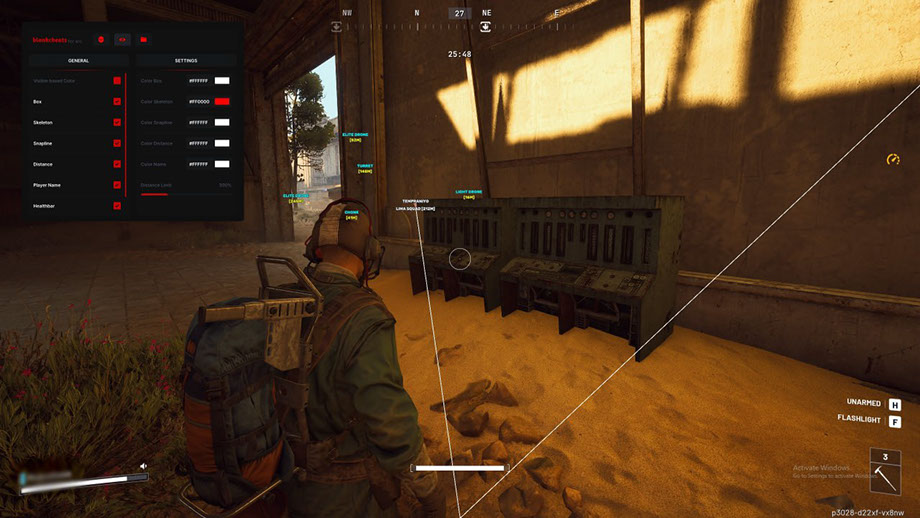Screen dimensions: 920x518
Task: Open the eye icon section in header
Action: point(122,40)
